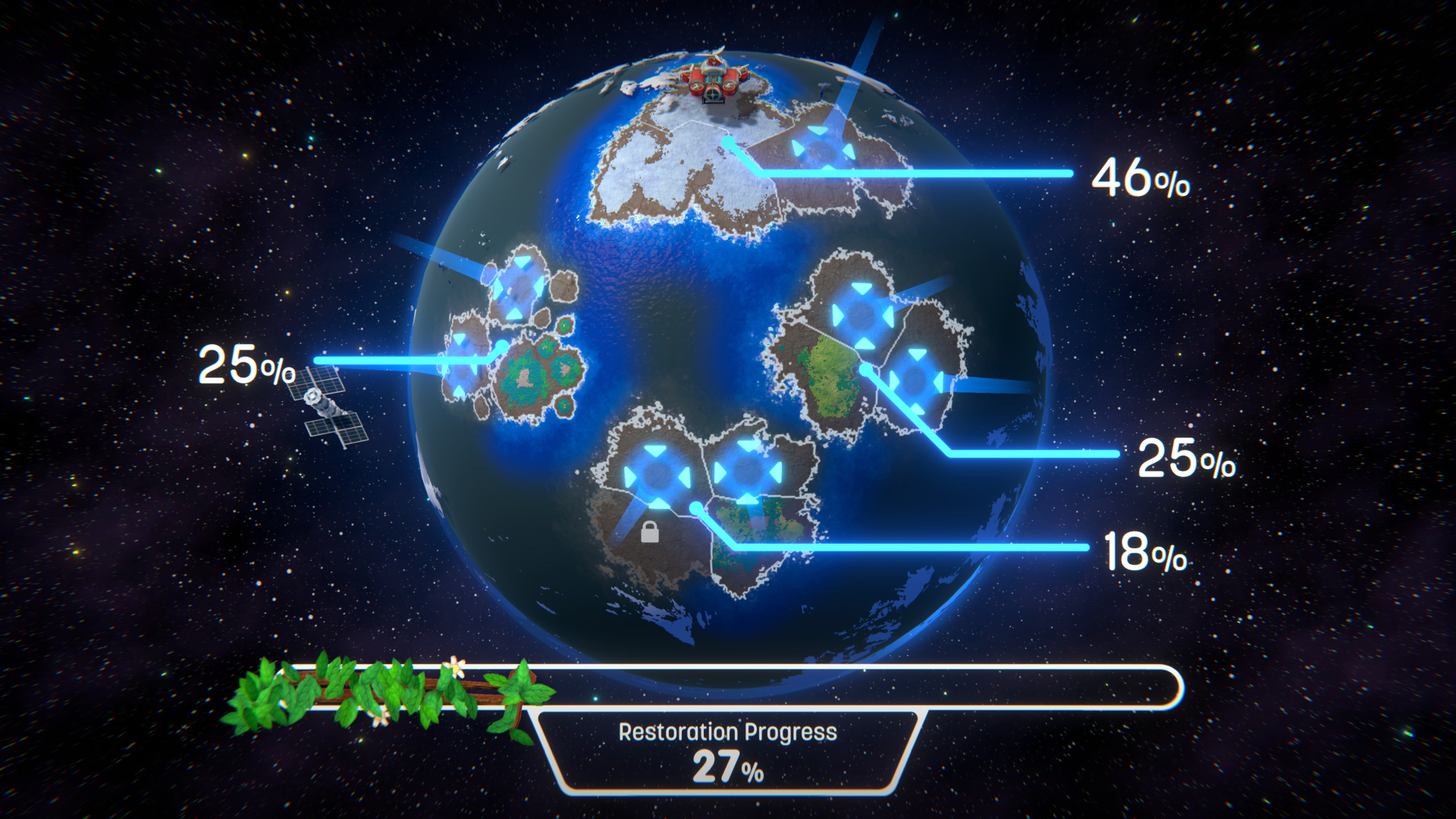
Task: Select the marker beside the satellite-side 25% line
Action: pos(462,366)
